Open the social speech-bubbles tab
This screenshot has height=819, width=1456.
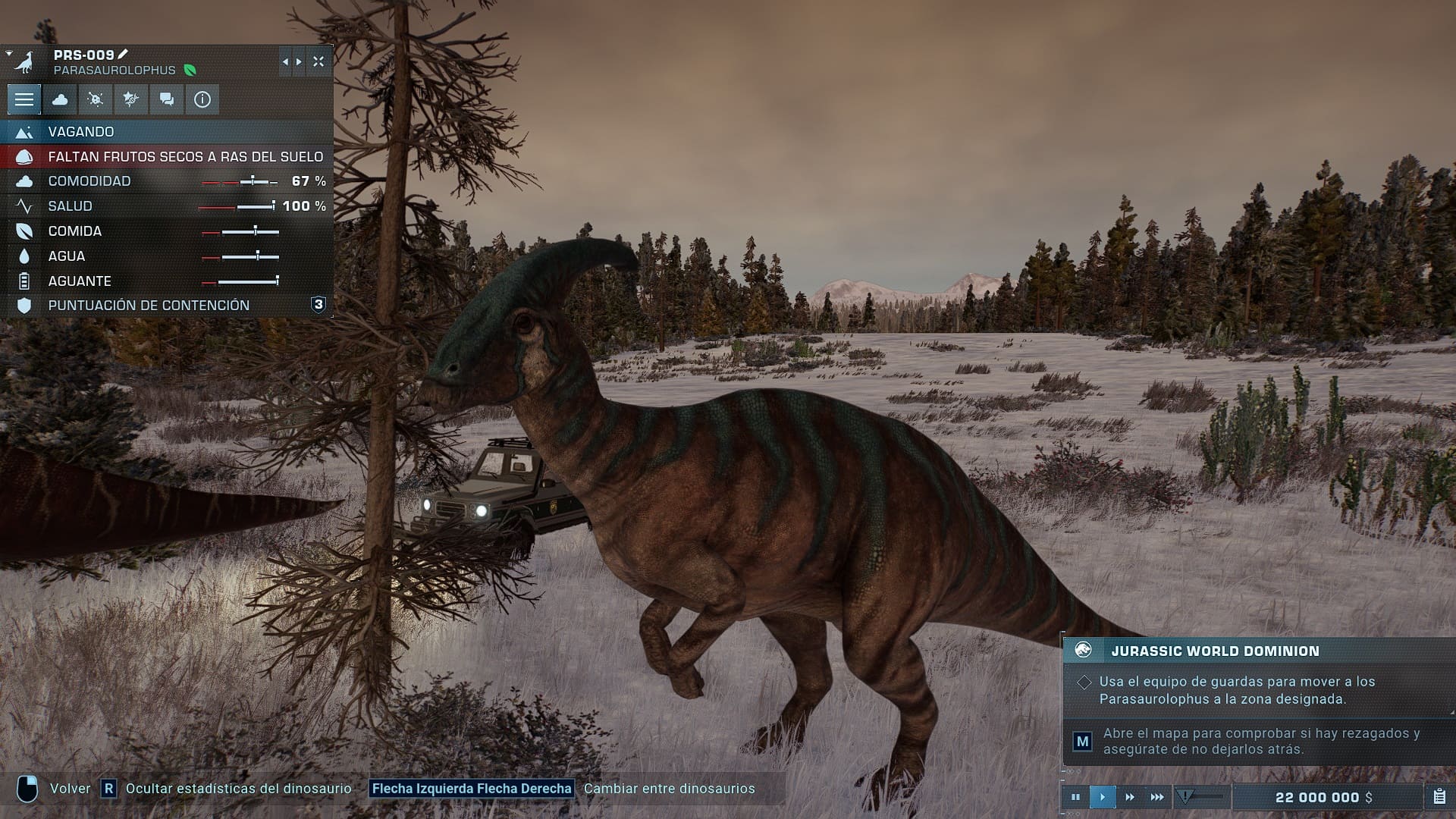(x=167, y=99)
